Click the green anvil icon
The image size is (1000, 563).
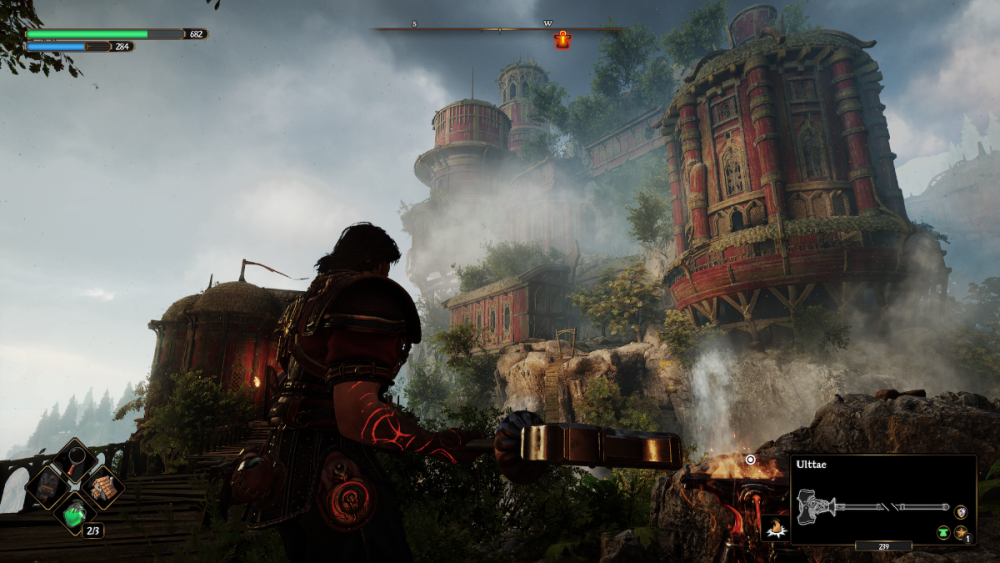[x=943, y=533]
